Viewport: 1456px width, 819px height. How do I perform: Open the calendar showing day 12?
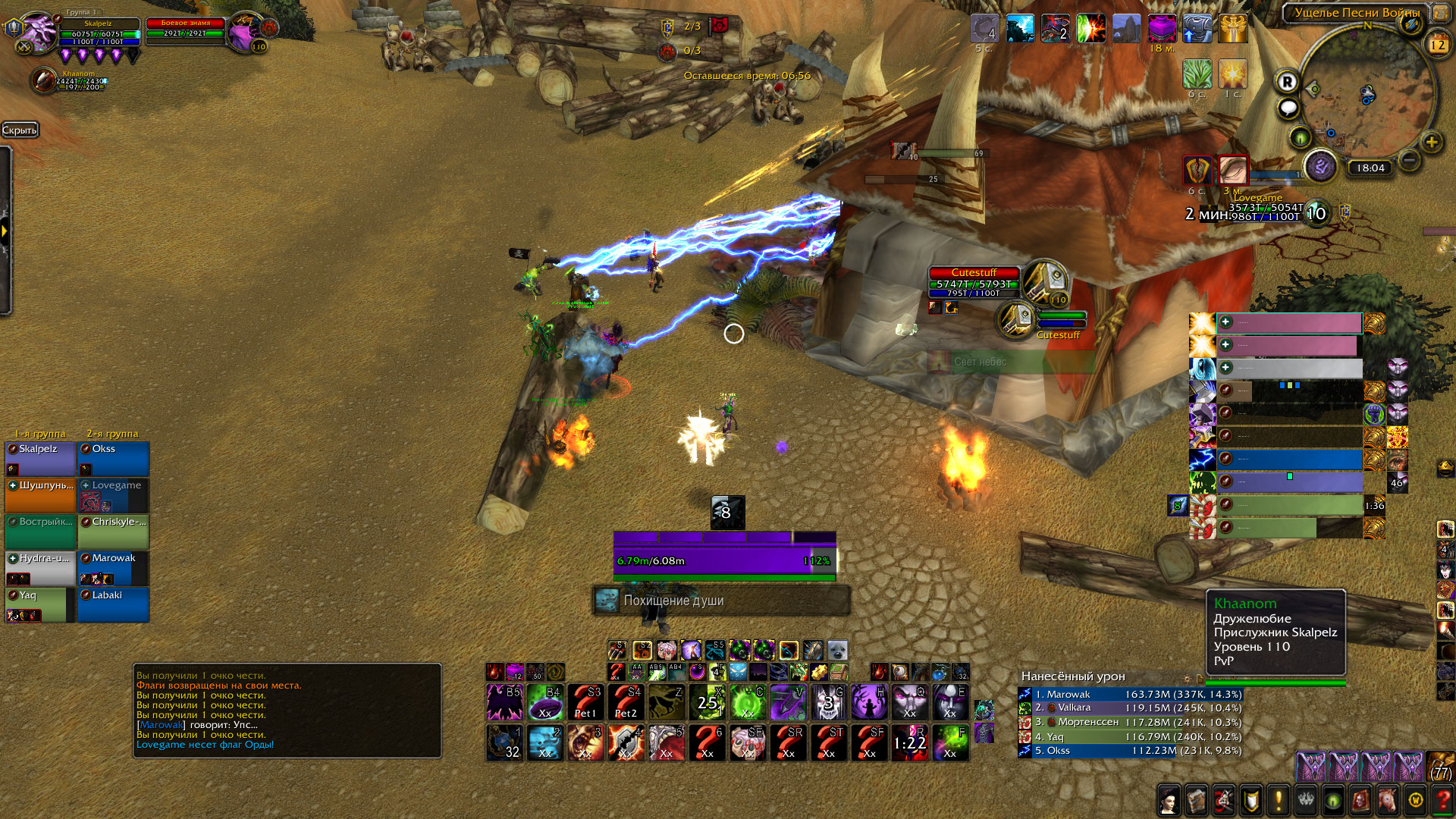1438,45
